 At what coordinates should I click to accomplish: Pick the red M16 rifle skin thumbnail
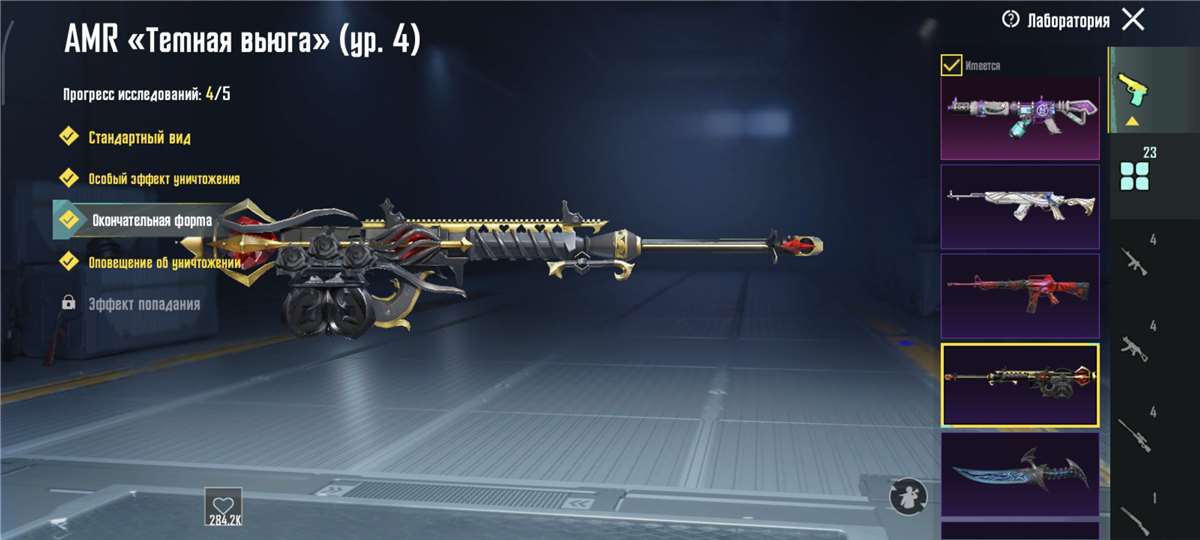(x=1019, y=296)
